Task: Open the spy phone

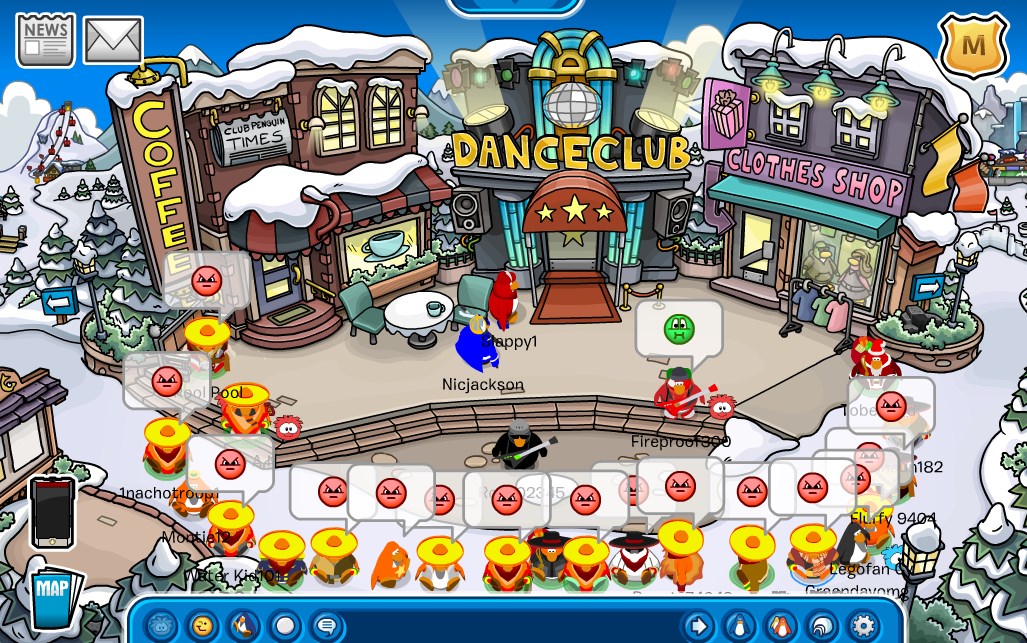Action: [53, 511]
